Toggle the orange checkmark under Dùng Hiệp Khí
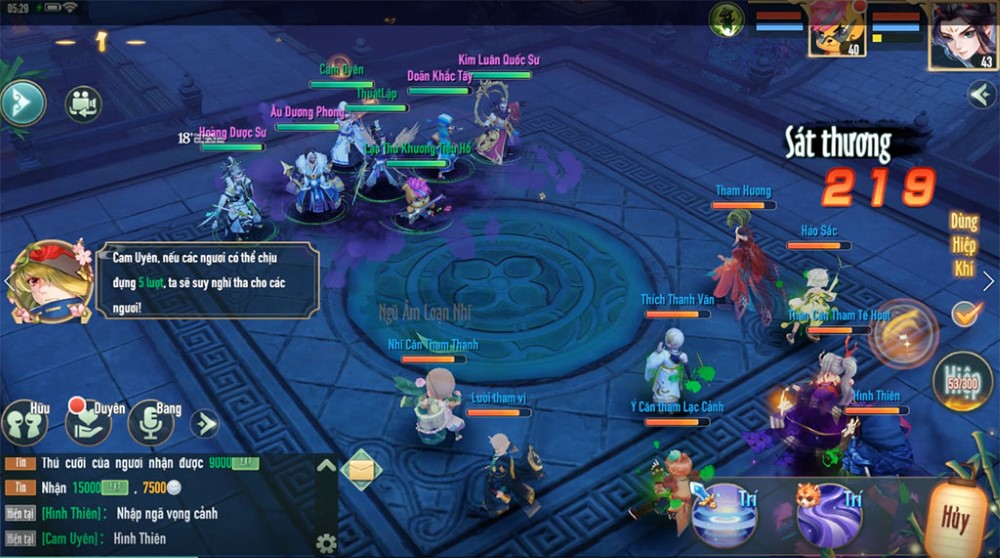 coord(965,313)
